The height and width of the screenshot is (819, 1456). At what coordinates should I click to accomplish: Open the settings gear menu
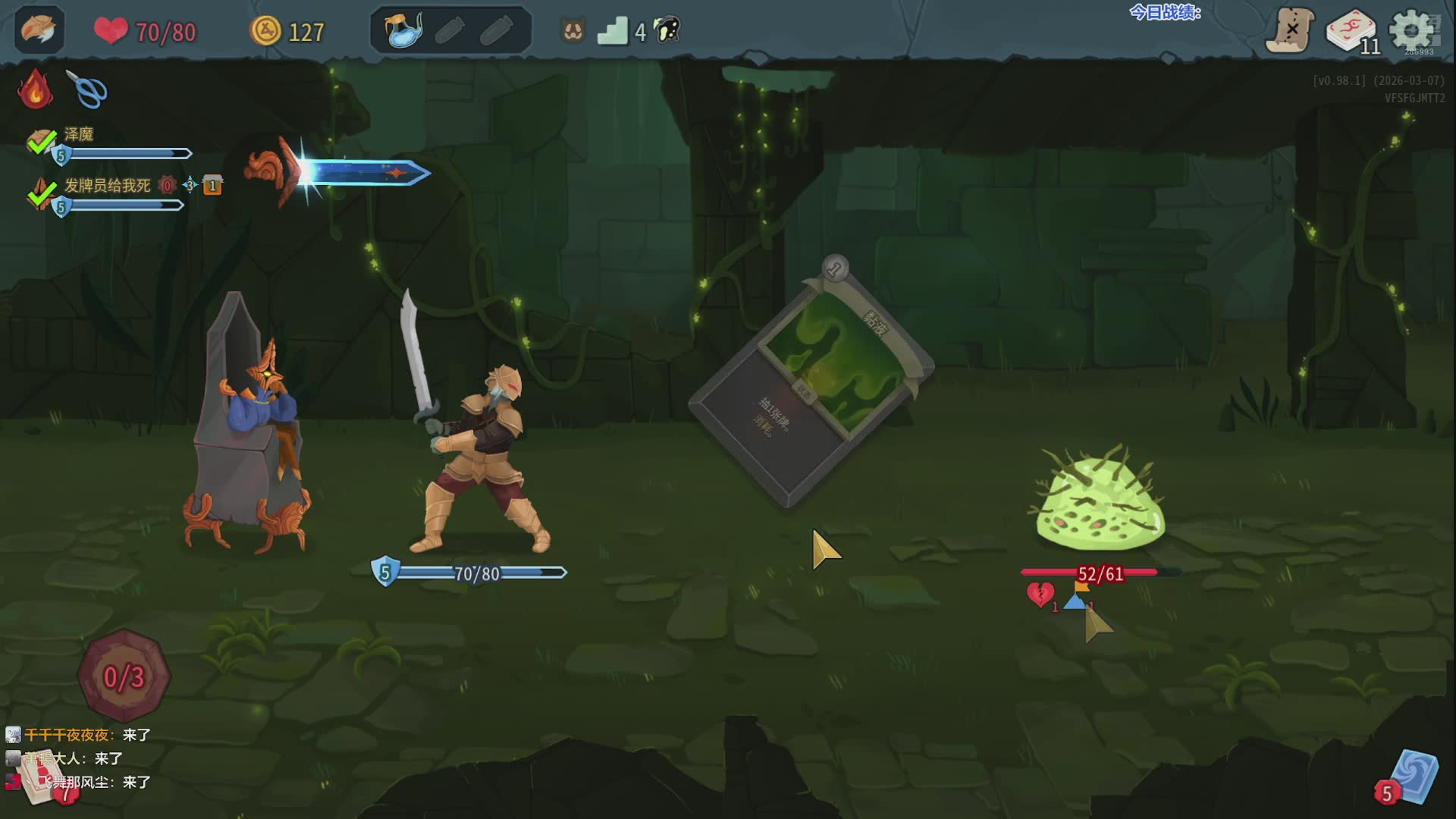pyautogui.click(x=1410, y=32)
